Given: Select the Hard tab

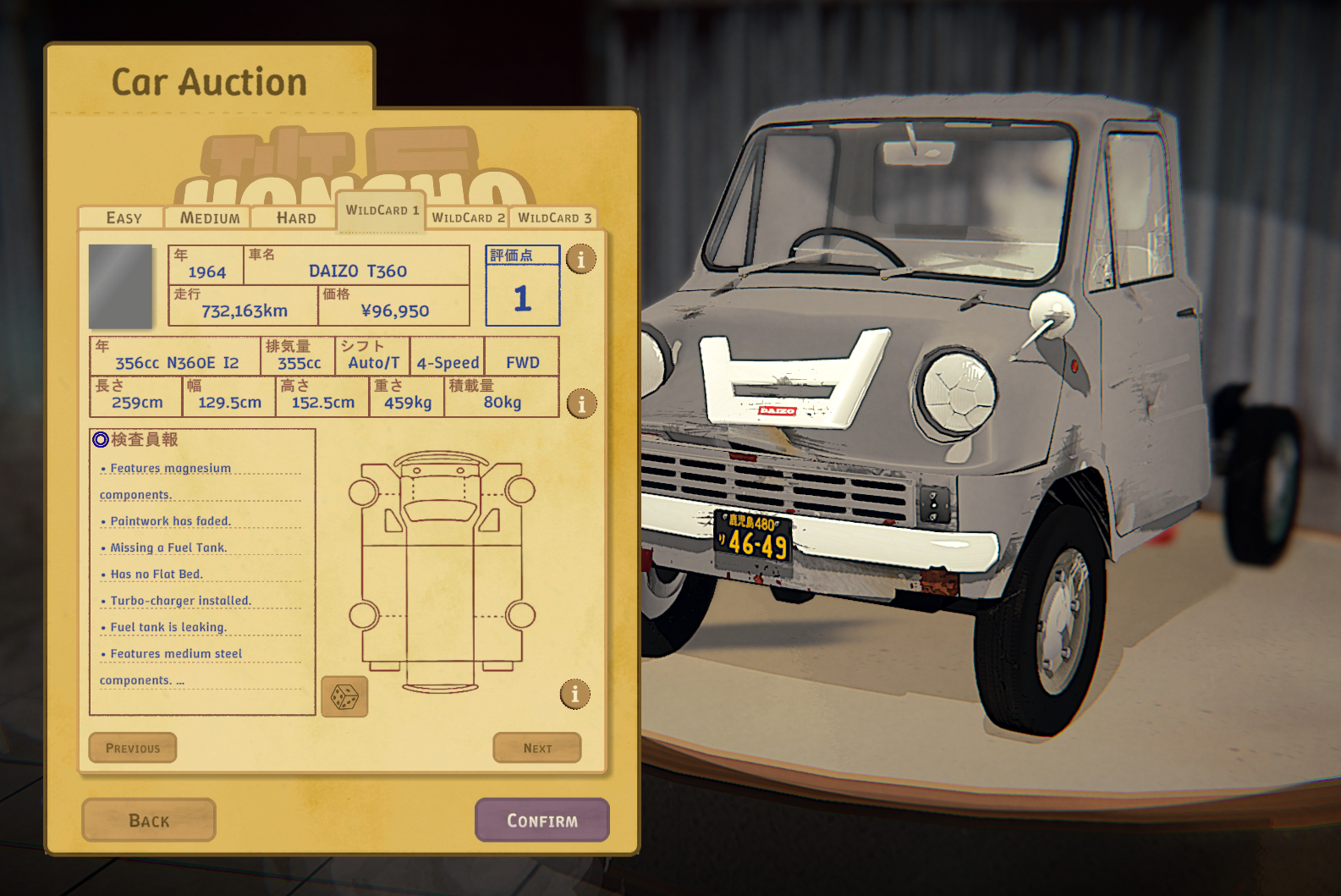Looking at the screenshot, I should tap(295, 218).
